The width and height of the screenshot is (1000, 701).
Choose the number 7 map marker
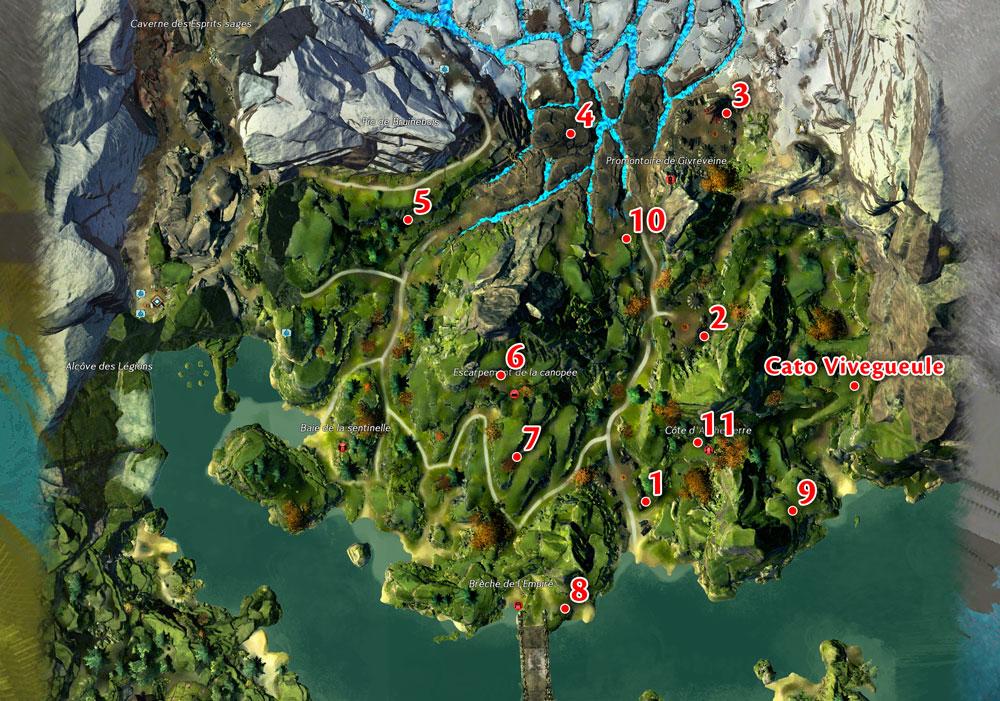click(516, 456)
